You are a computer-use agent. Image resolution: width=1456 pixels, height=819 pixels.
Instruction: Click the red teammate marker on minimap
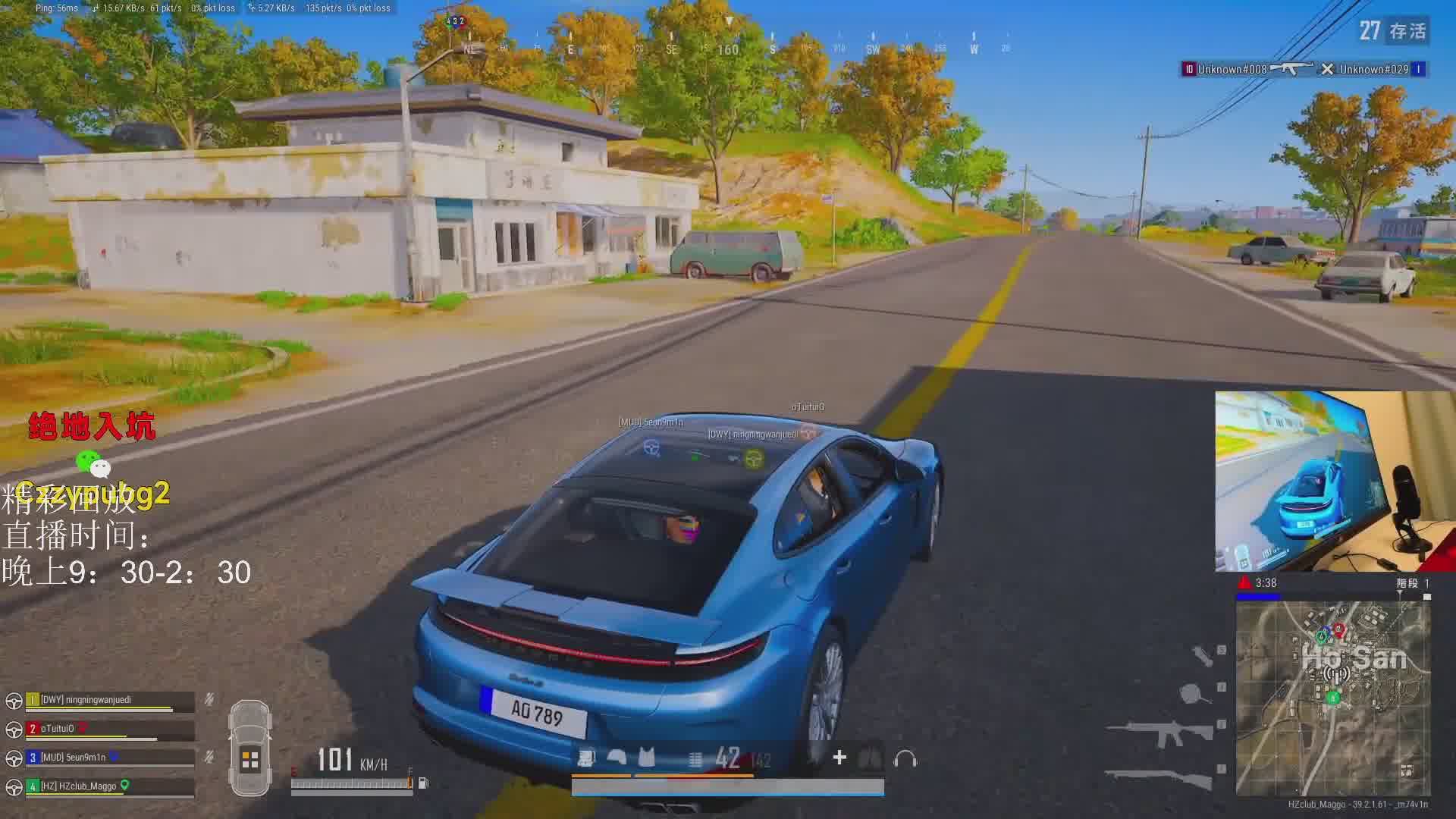tap(1338, 629)
